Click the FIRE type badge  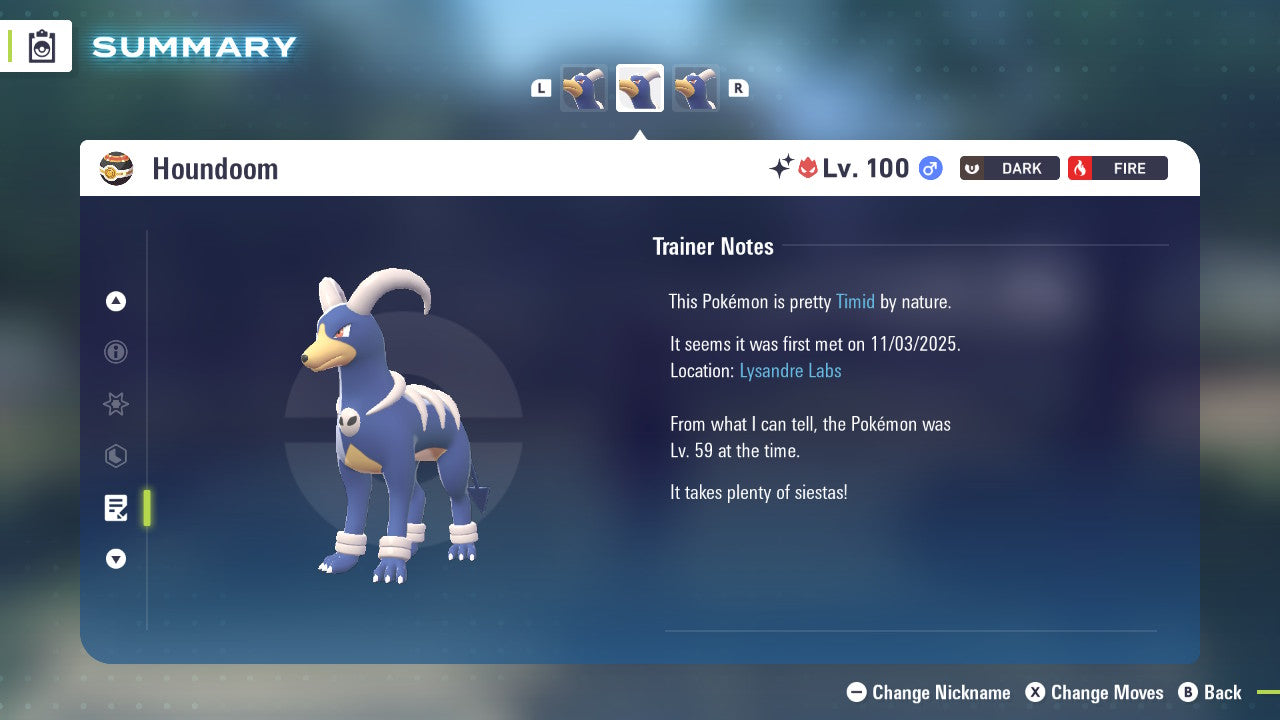tap(1117, 168)
